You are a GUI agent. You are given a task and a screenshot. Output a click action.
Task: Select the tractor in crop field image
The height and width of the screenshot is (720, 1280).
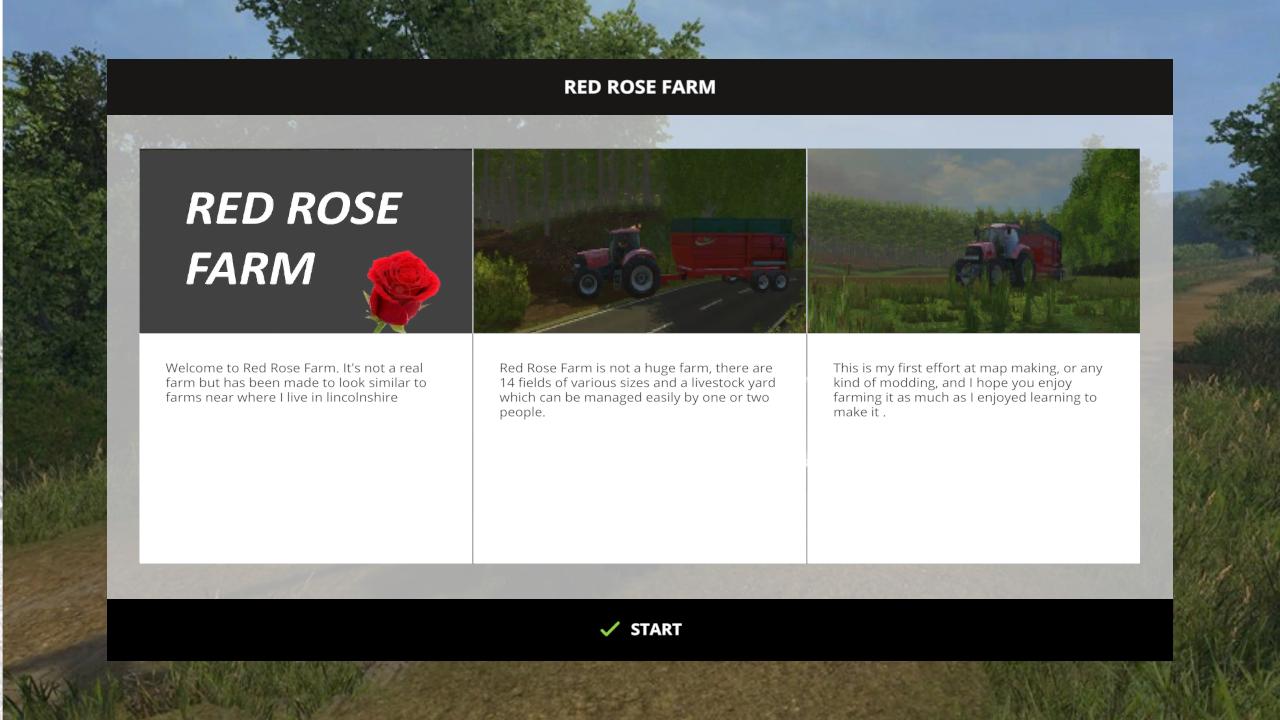coord(973,240)
